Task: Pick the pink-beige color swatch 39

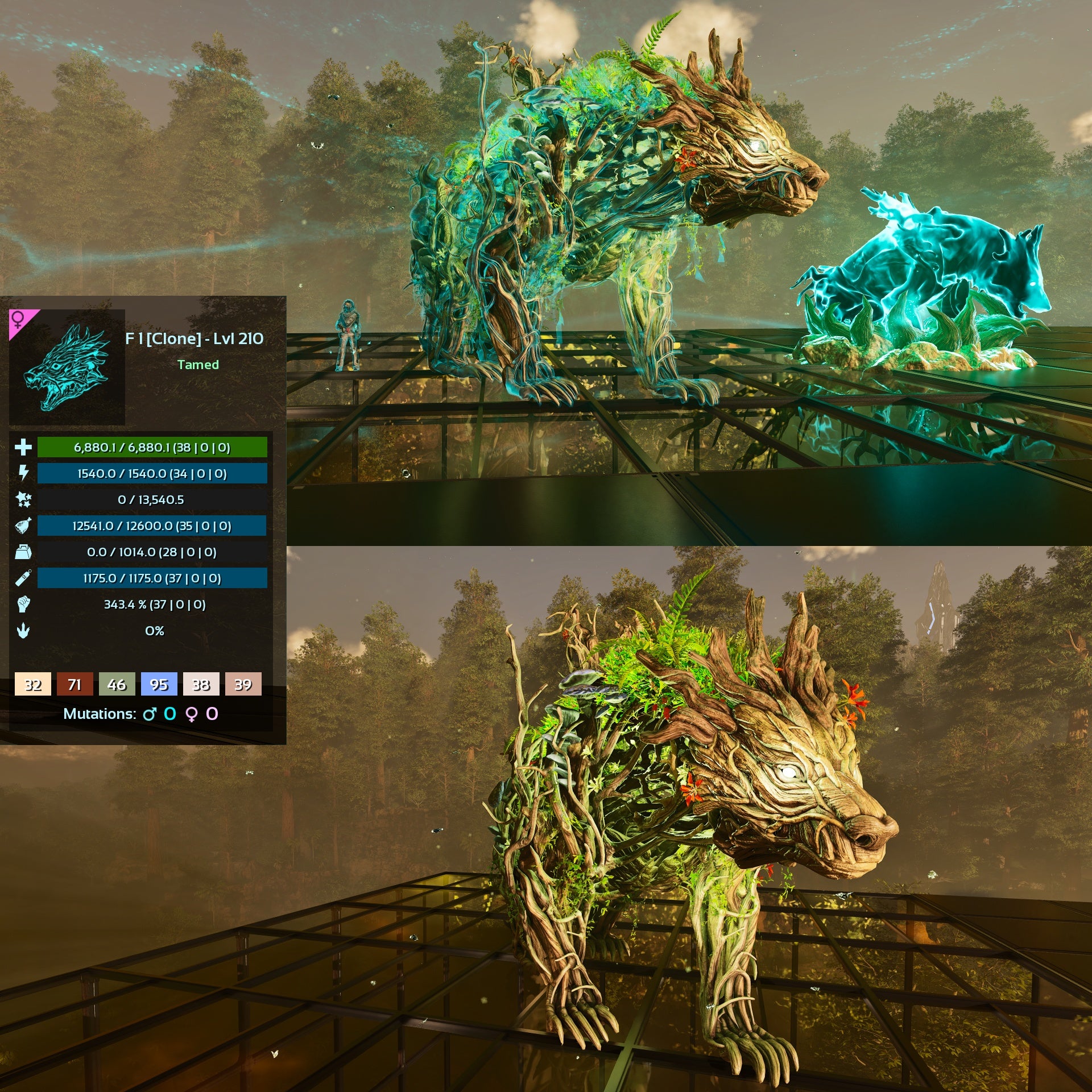Action: (243, 684)
